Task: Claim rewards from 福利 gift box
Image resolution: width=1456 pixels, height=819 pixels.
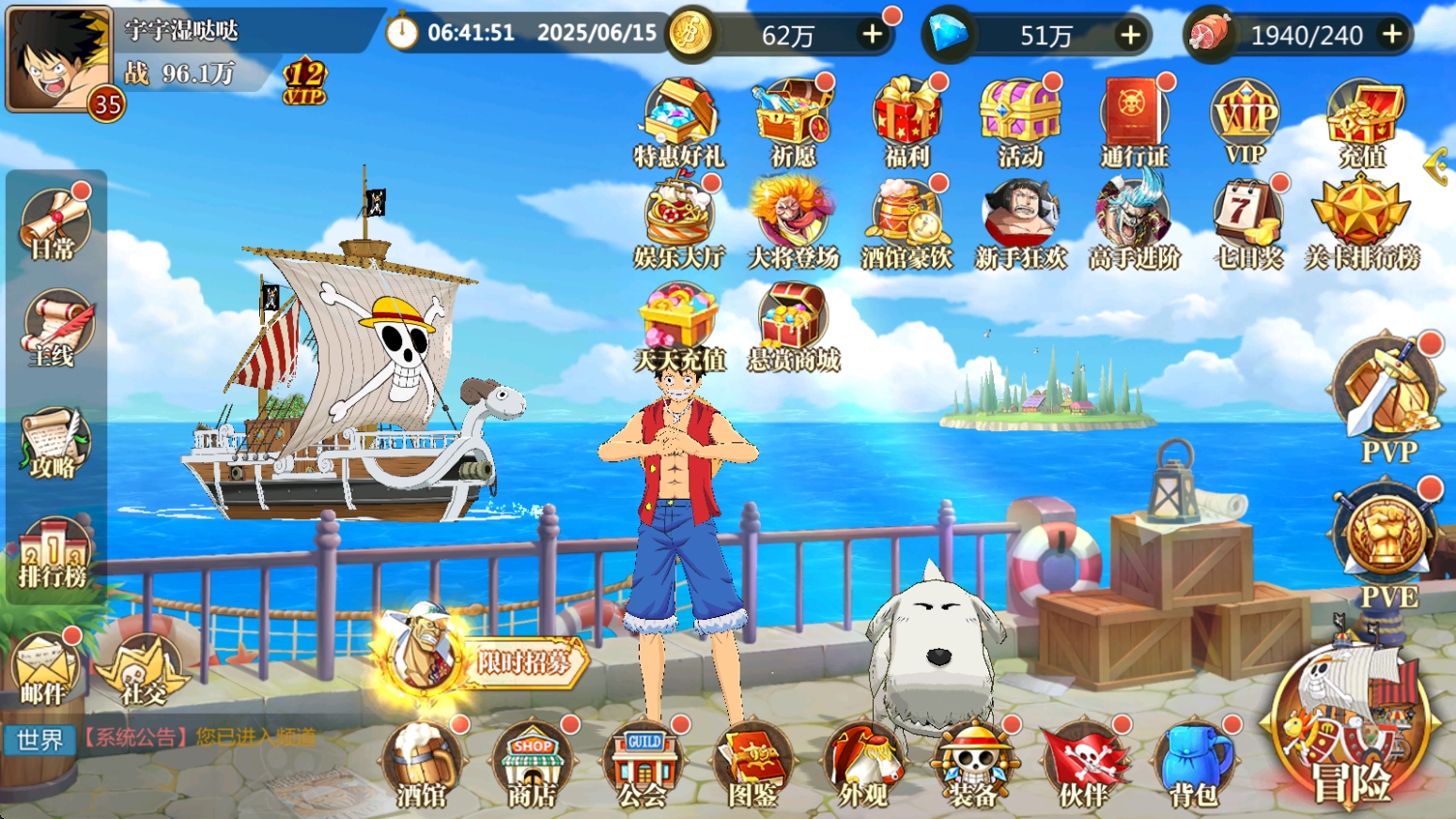Action: point(907,122)
